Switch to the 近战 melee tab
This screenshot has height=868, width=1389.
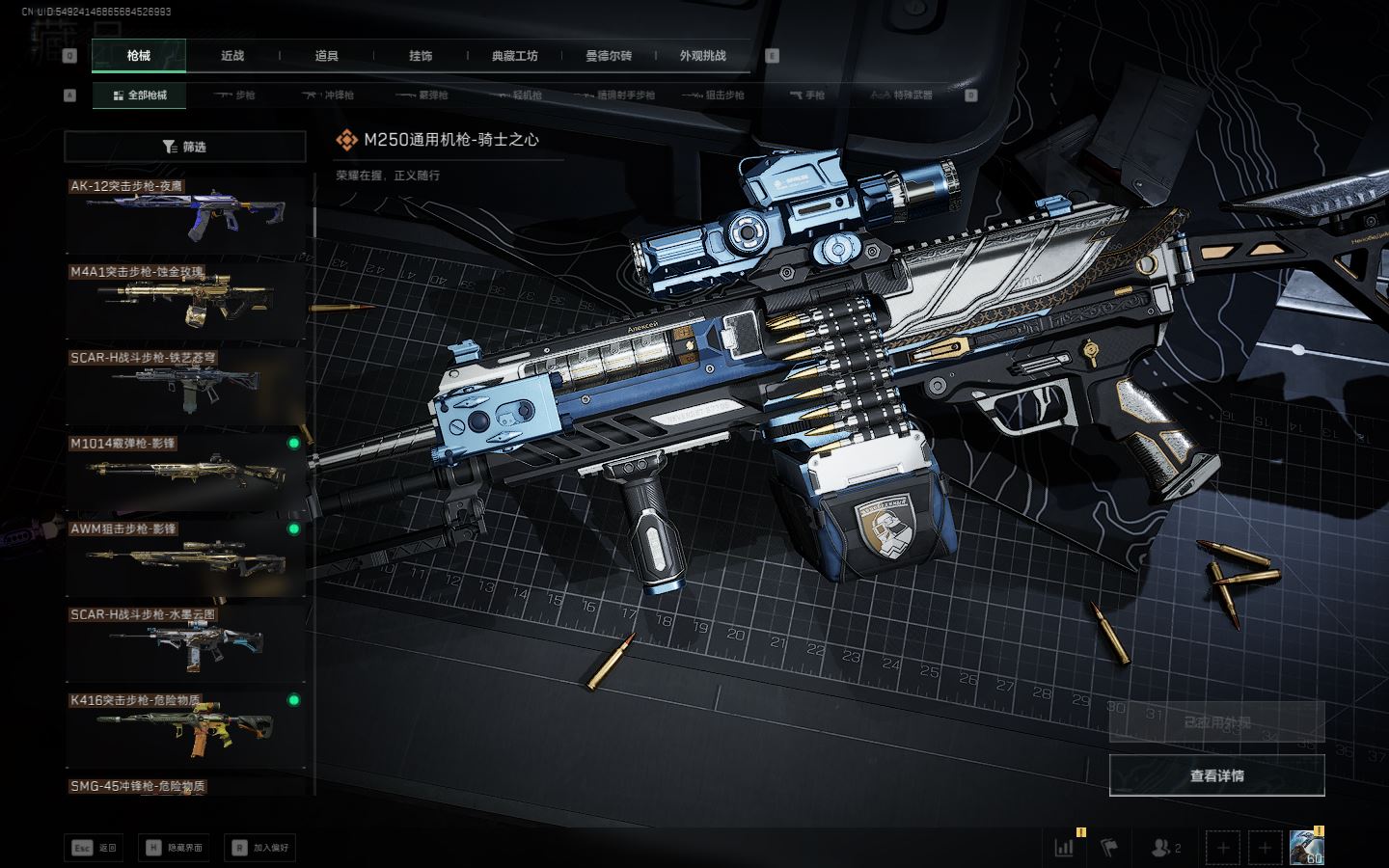tap(232, 56)
